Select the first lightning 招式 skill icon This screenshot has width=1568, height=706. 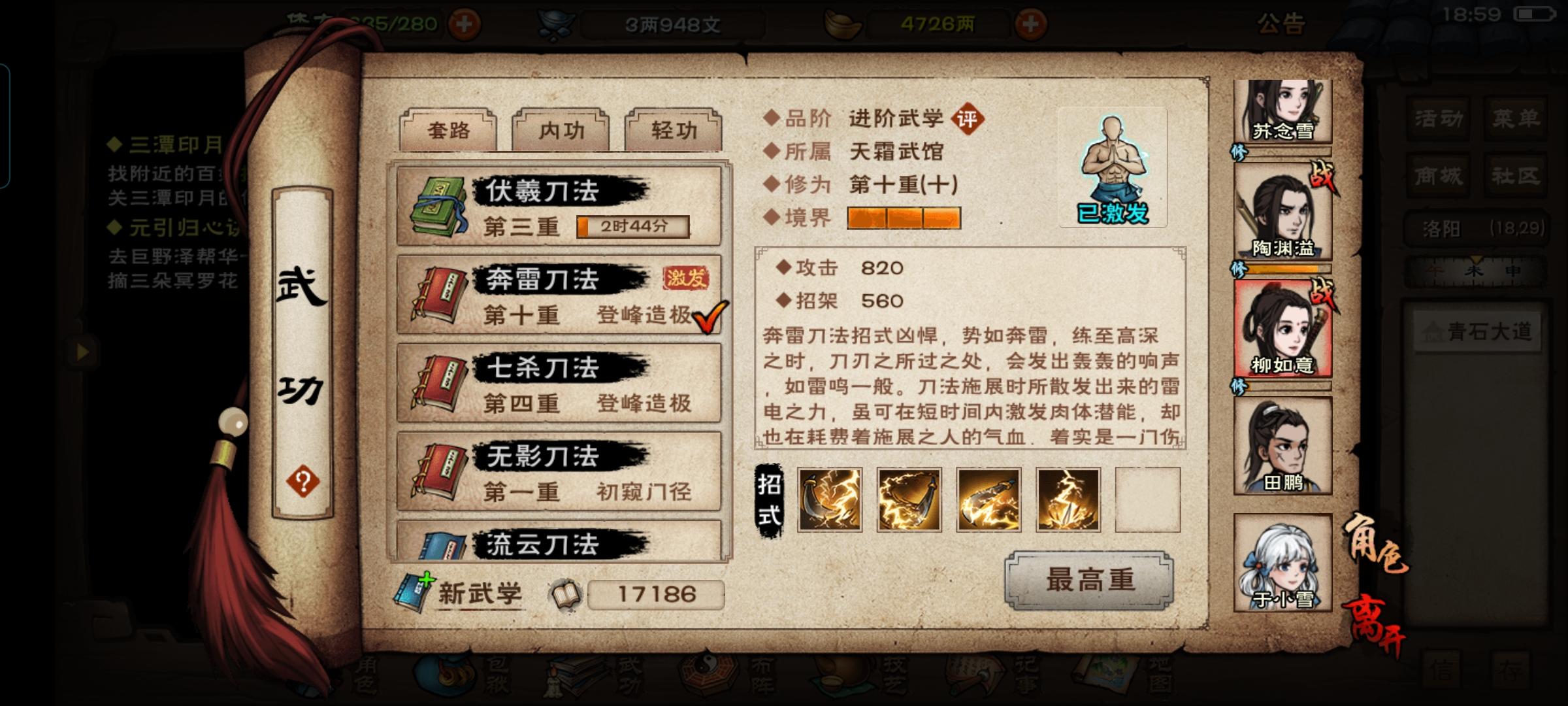pyautogui.click(x=830, y=499)
